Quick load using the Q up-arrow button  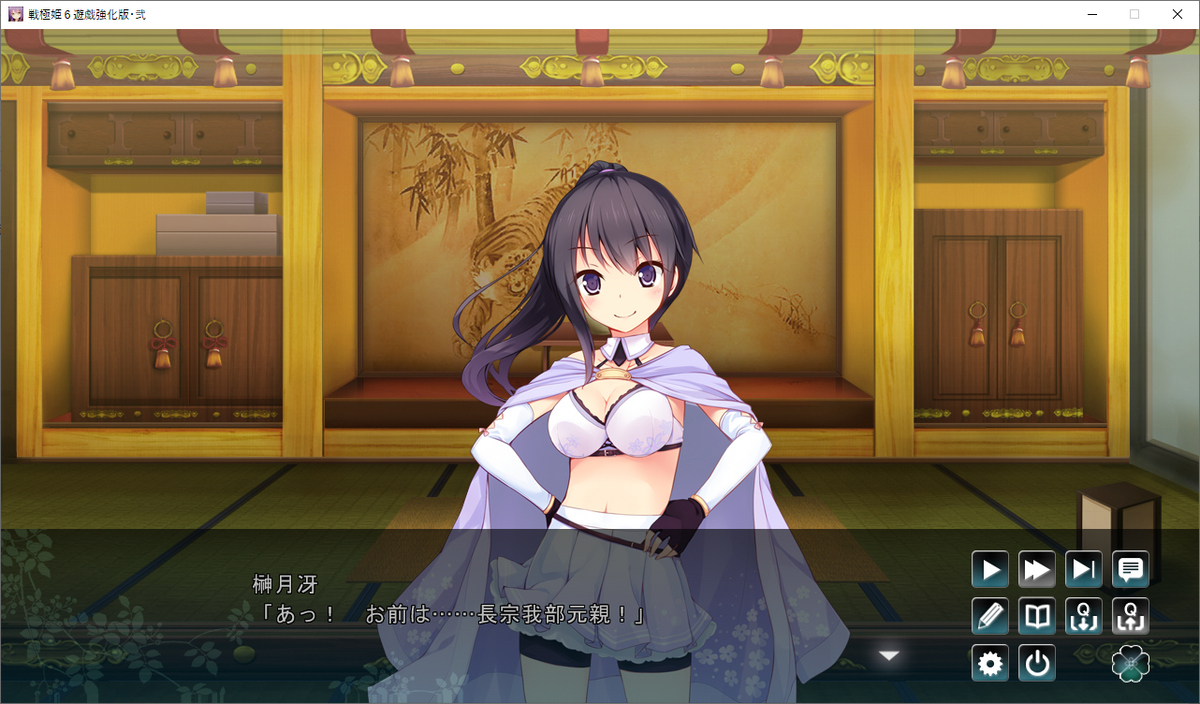pos(1131,616)
